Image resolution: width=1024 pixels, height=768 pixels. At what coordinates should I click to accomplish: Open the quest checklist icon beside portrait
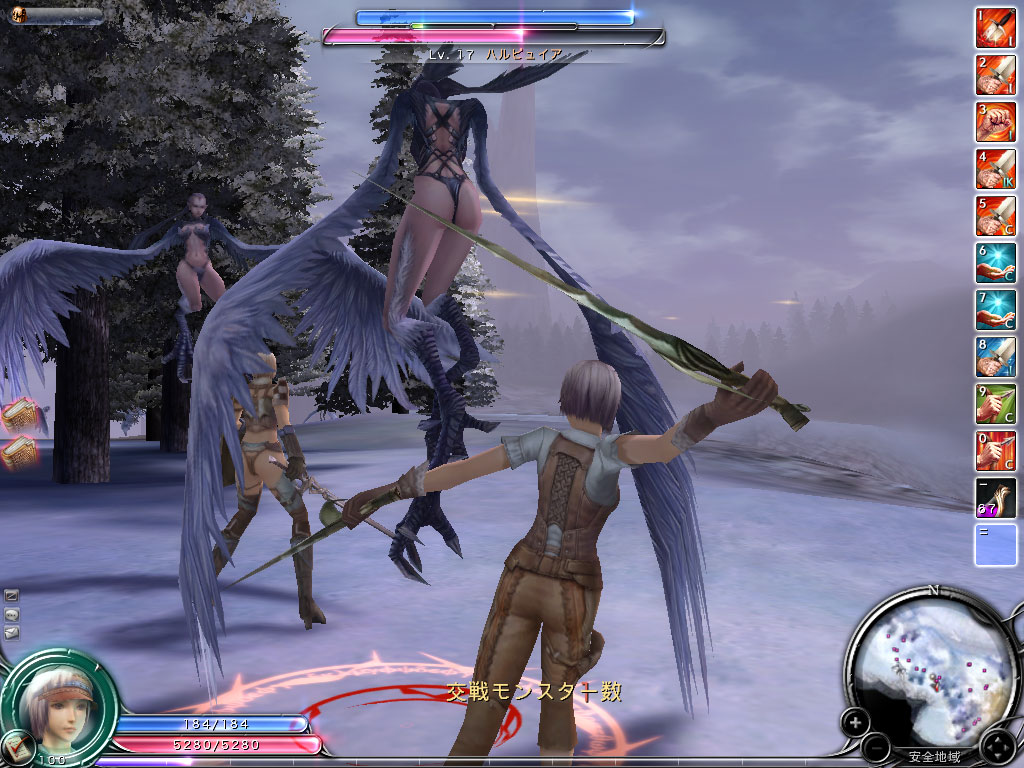click(17, 746)
